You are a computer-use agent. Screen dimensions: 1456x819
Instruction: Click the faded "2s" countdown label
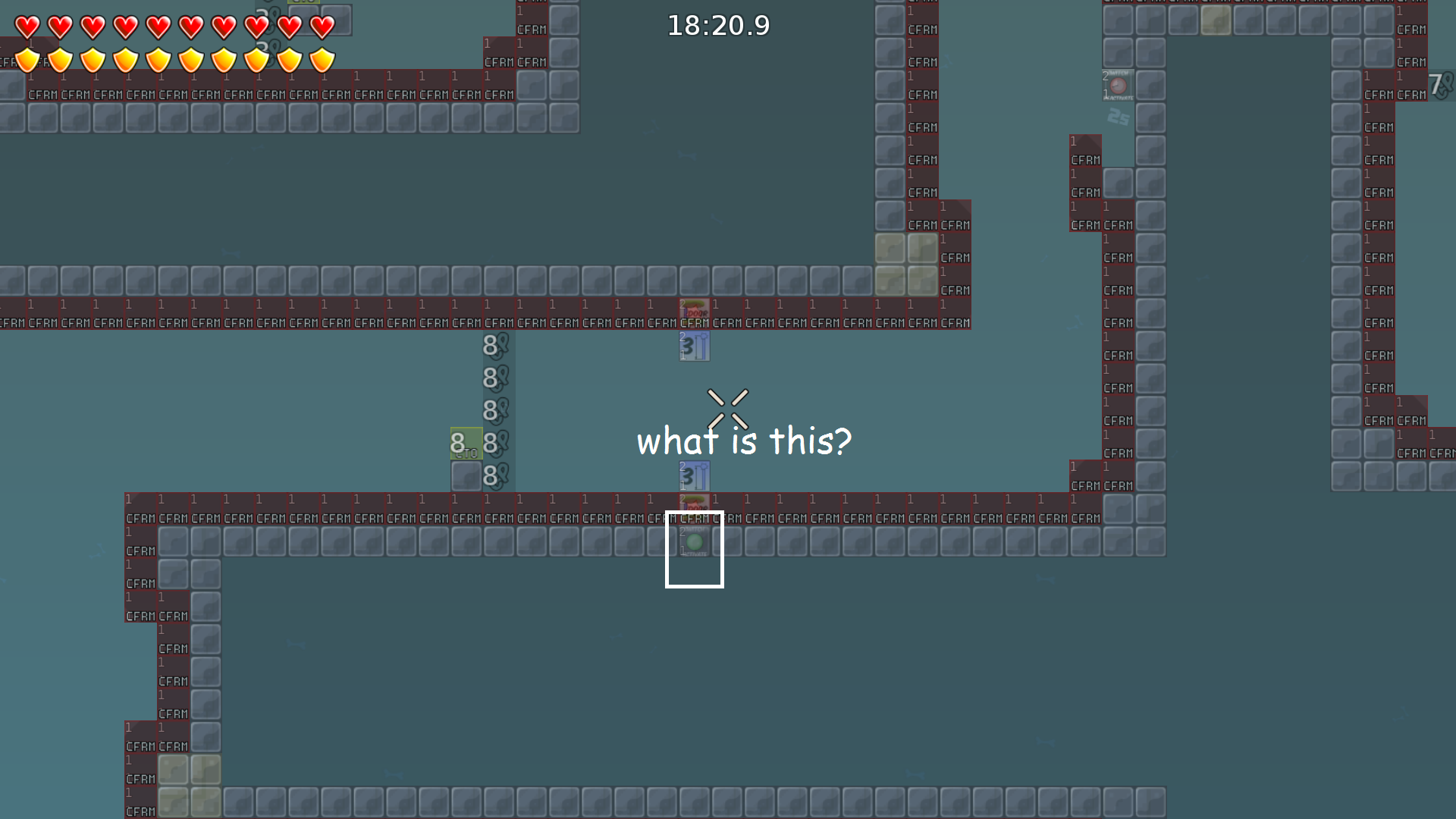(1119, 118)
